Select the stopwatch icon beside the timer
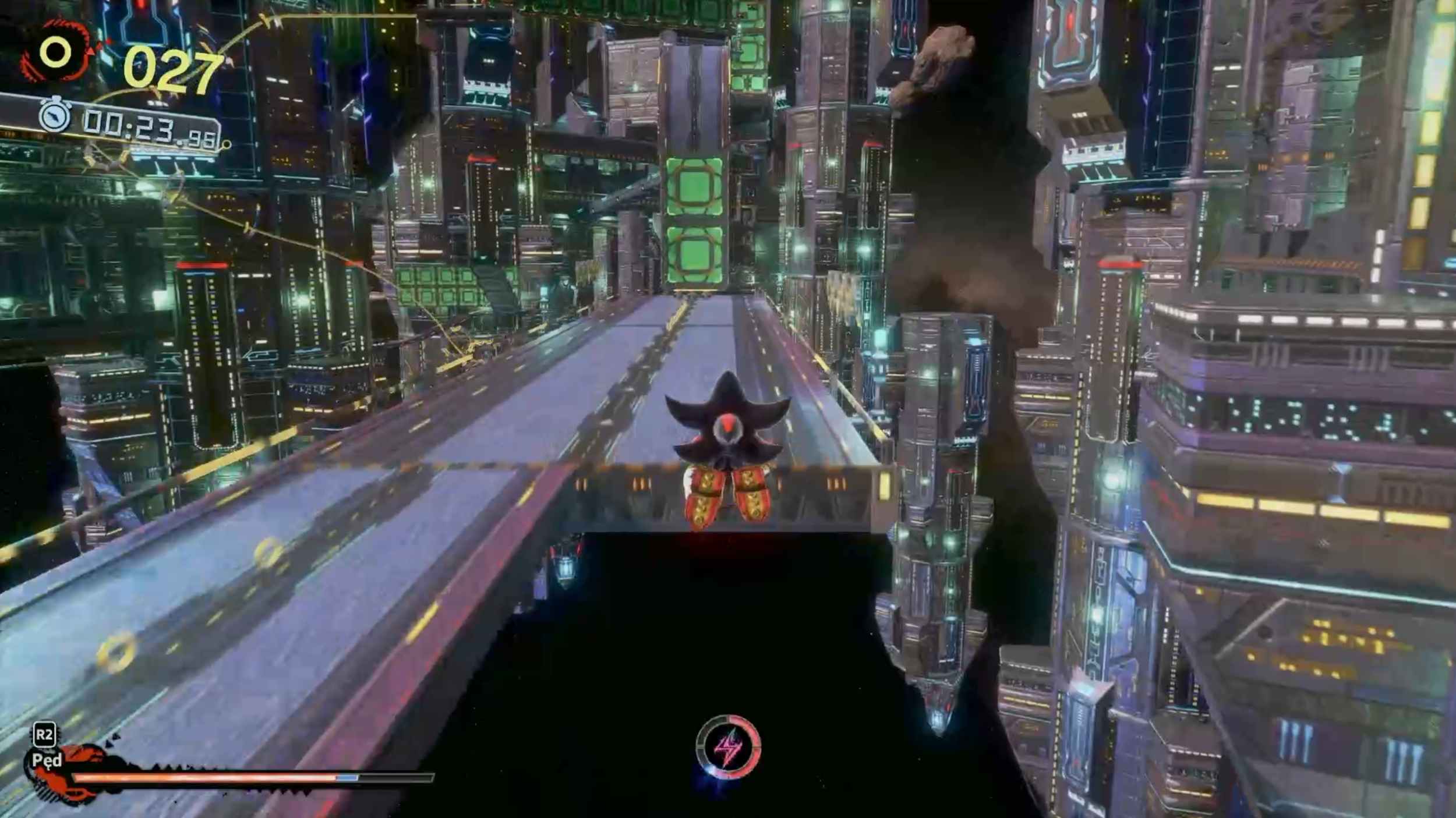Screen dimensions: 1456x818 [x=56, y=116]
